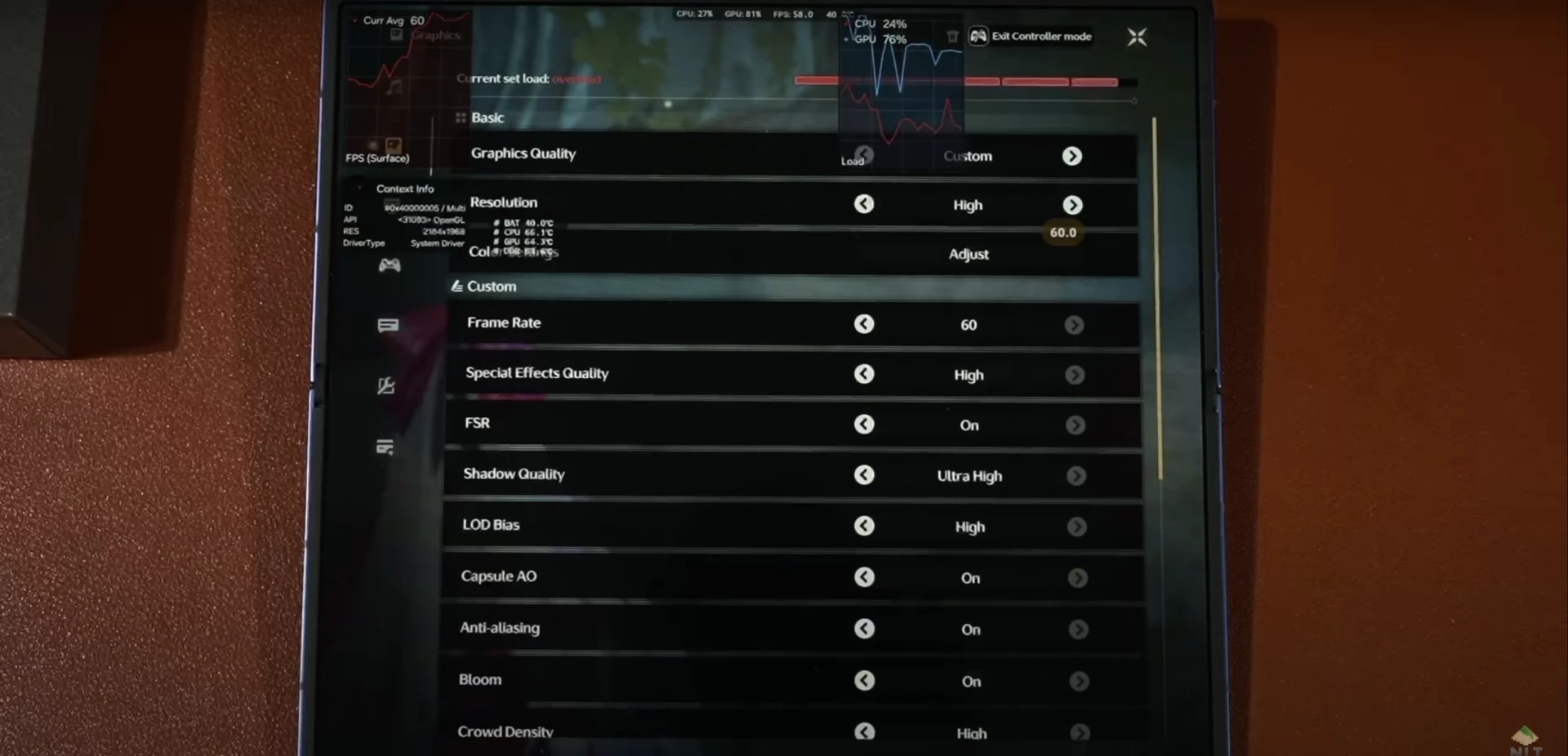Decrease LOD Bias with left arrow

864,526
